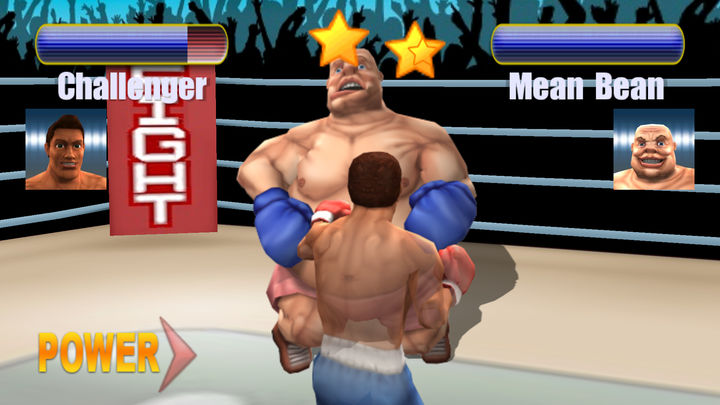Select the Mean Bean opponent portrait

[x=653, y=149]
